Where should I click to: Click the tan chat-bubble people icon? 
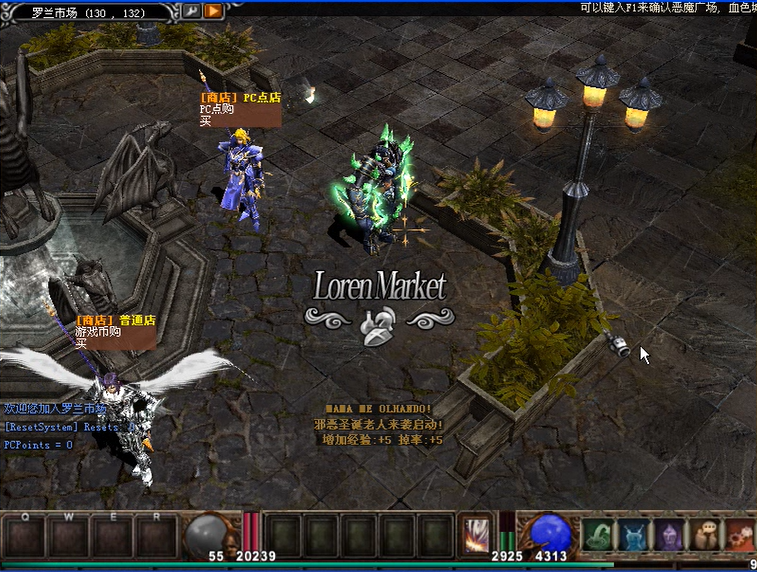(x=706, y=535)
